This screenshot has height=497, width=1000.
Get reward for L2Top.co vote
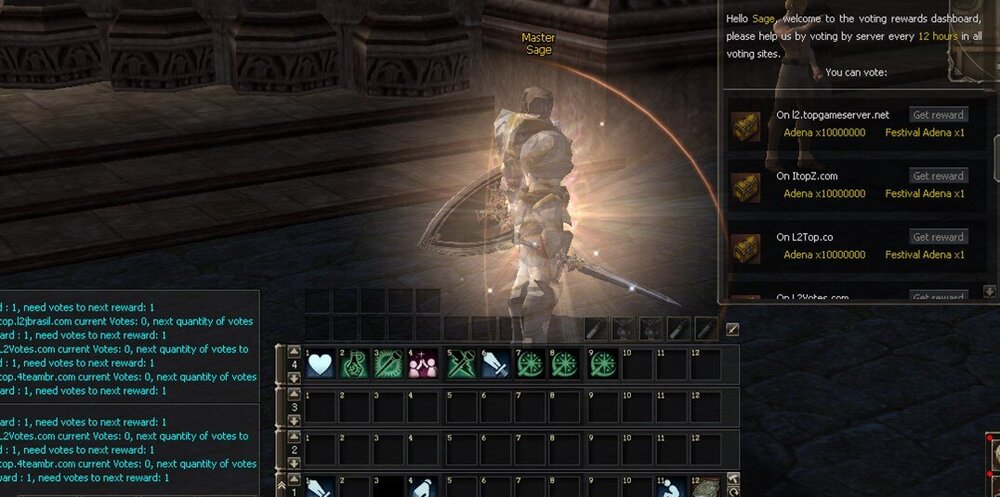[939, 237]
